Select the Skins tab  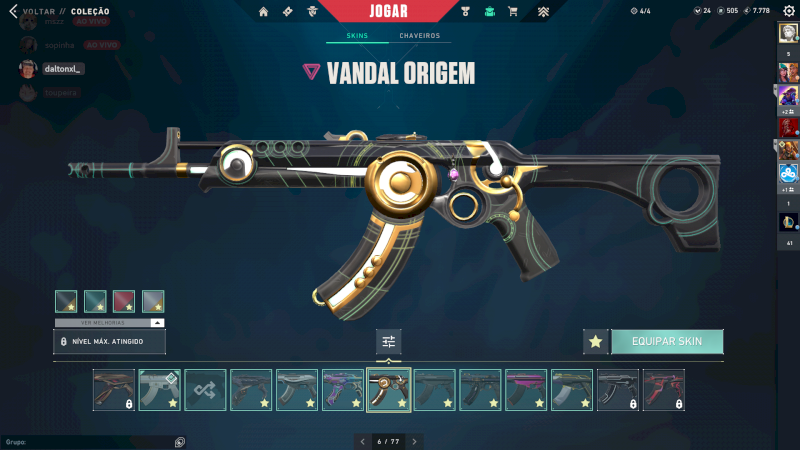click(x=357, y=36)
